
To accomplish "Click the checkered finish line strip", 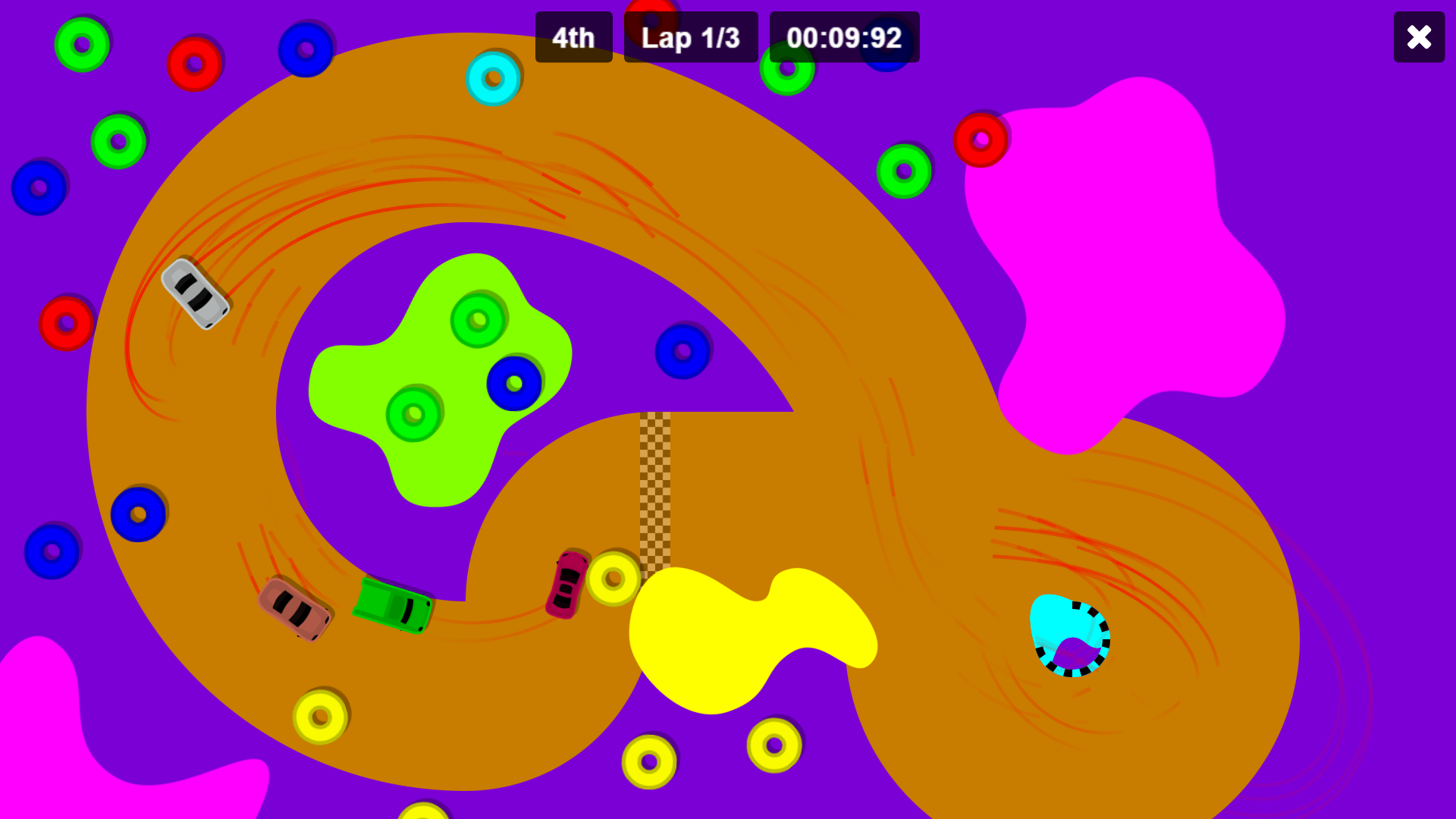I will coord(654,493).
